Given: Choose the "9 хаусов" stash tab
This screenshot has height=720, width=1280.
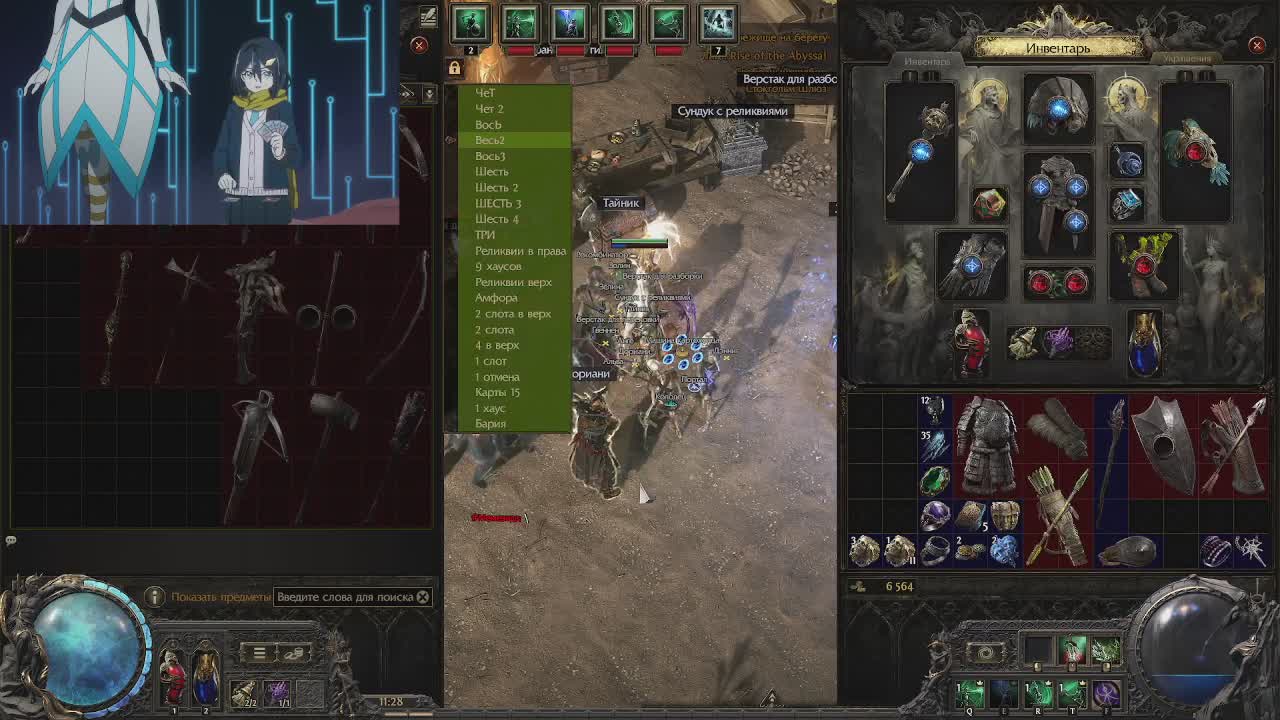Looking at the screenshot, I should (x=498, y=267).
